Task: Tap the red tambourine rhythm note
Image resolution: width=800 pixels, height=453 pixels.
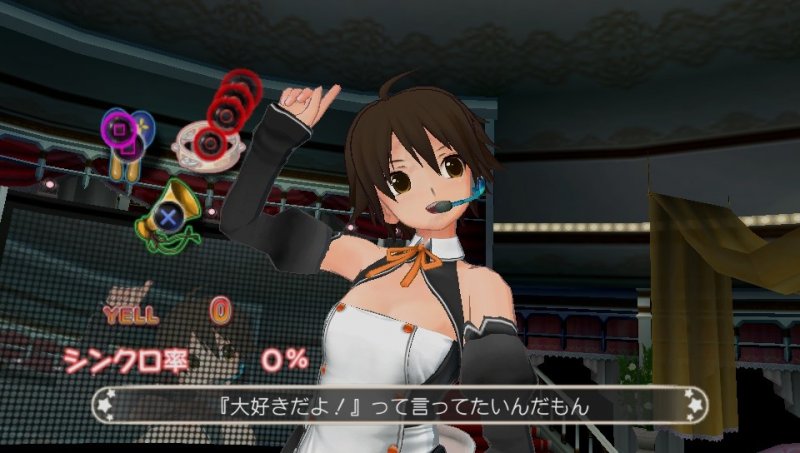Action: [207, 143]
